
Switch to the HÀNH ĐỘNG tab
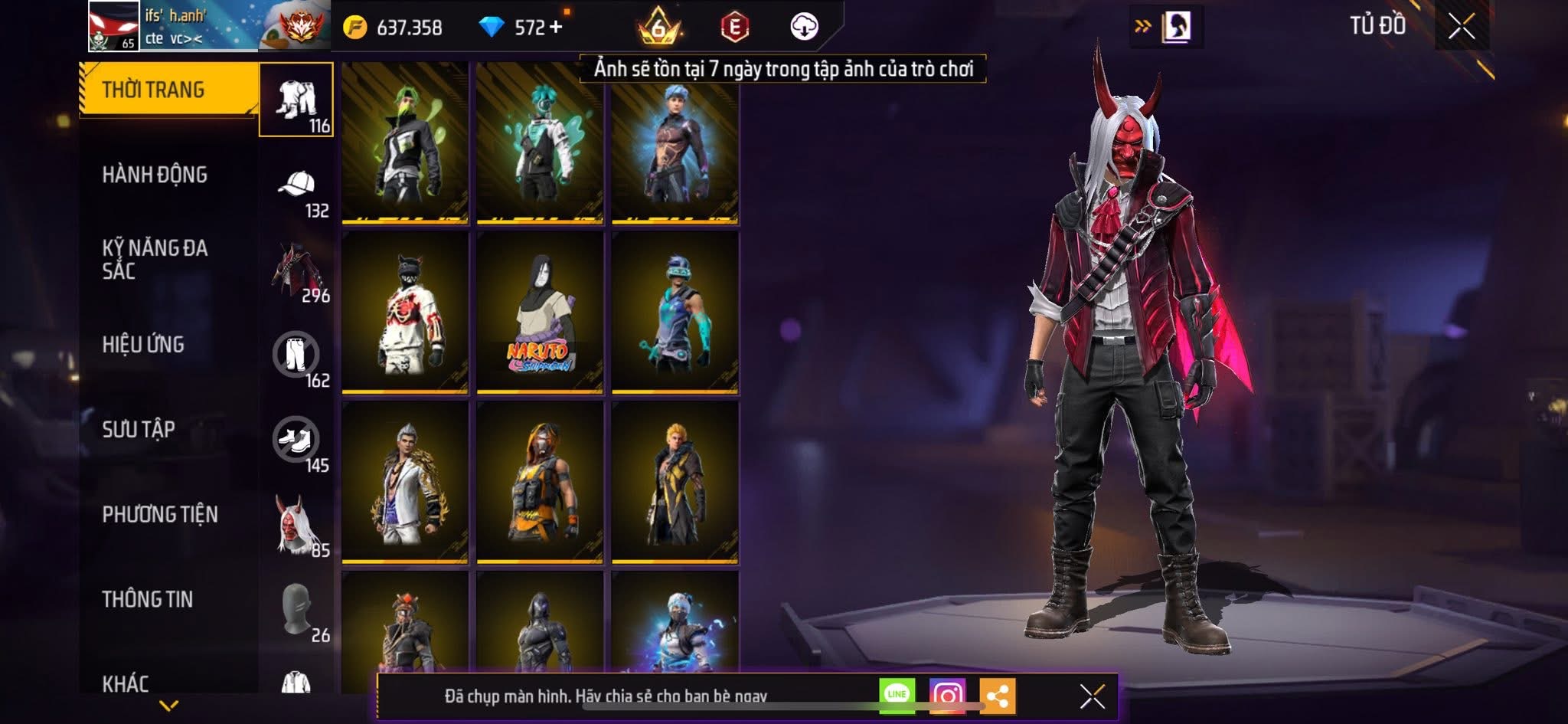(157, 175)
